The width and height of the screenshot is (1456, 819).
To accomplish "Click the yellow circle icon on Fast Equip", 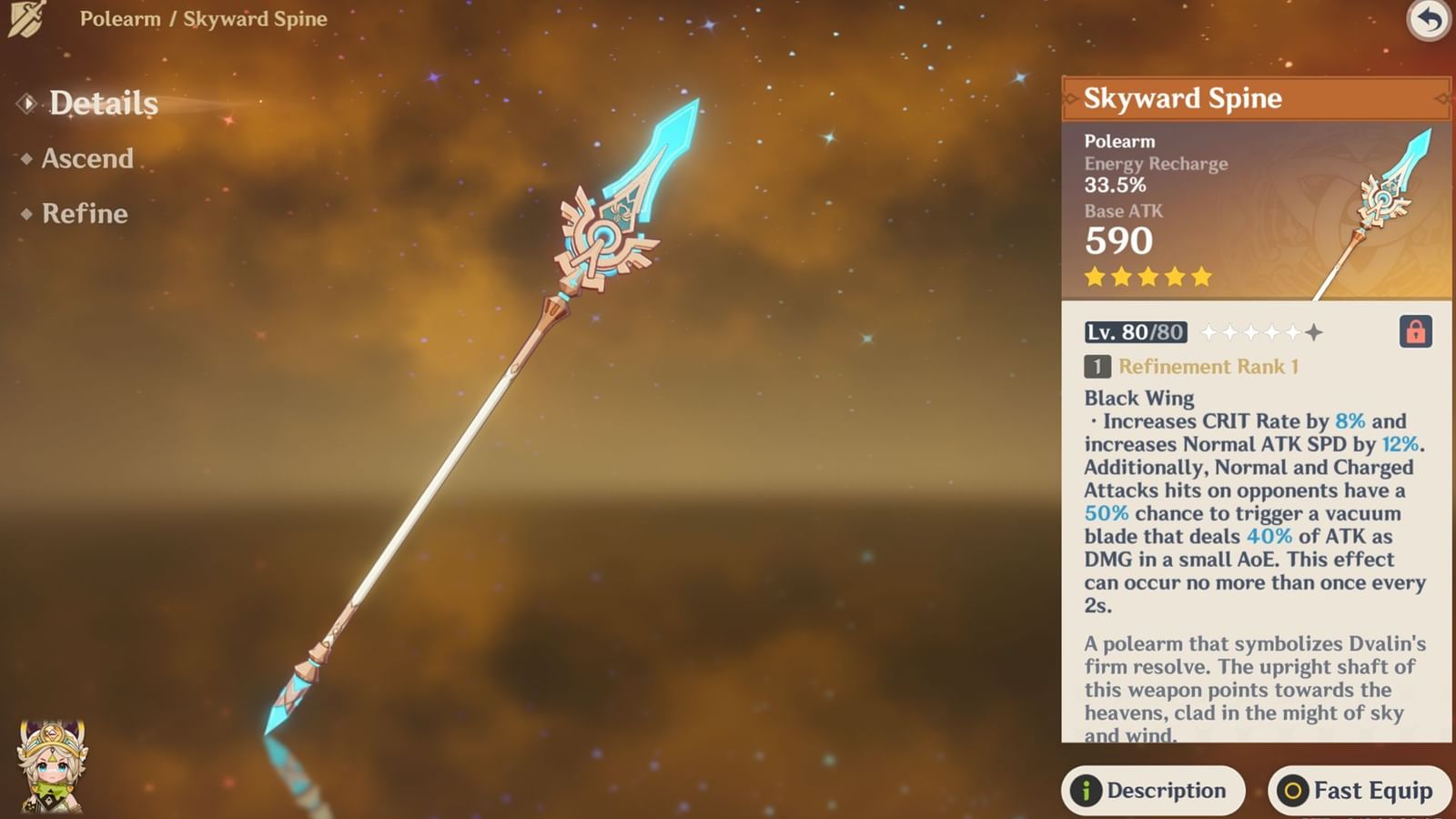I will point(1291,790).
